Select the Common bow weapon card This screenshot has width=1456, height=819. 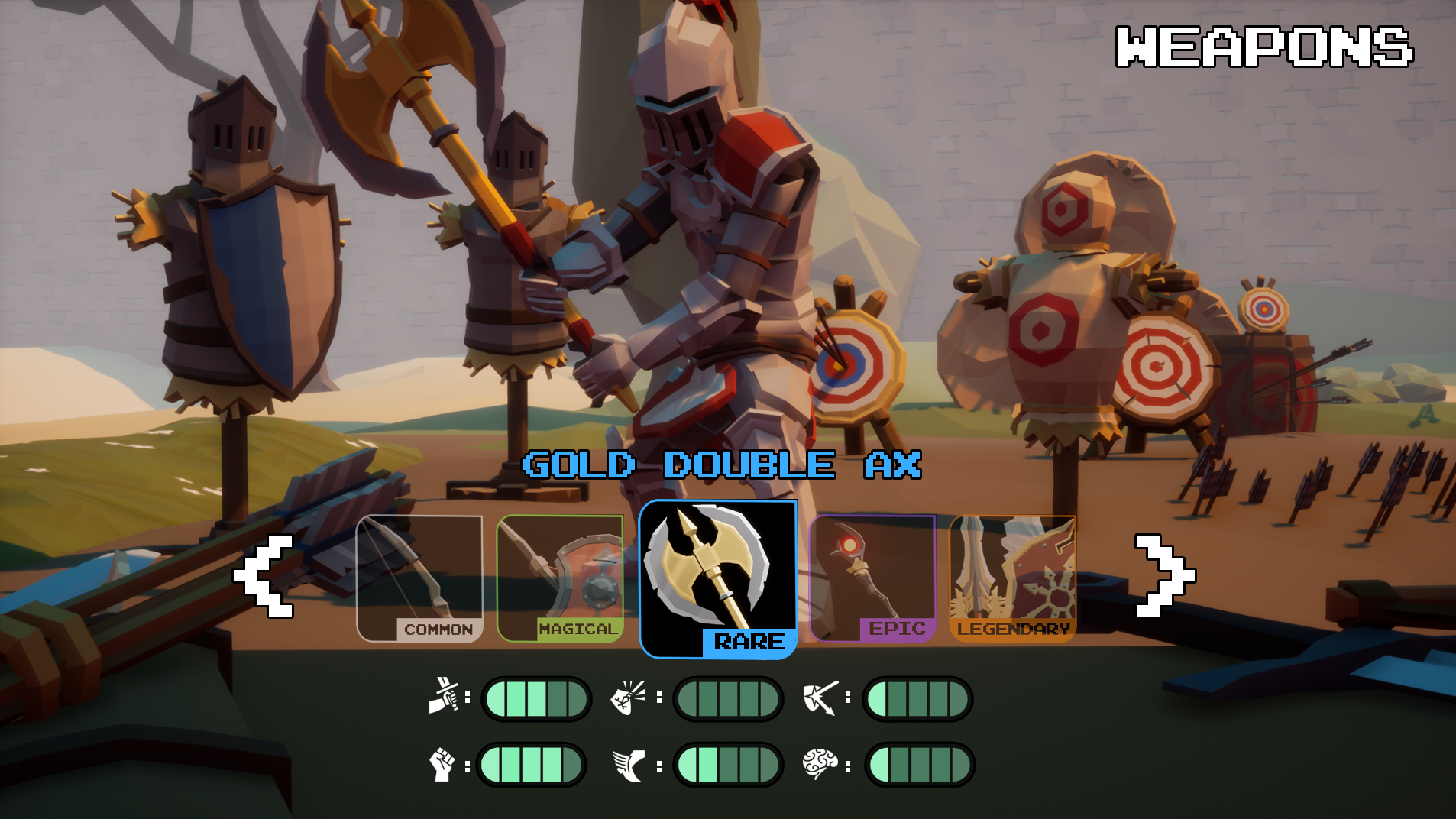pos(419,578)
